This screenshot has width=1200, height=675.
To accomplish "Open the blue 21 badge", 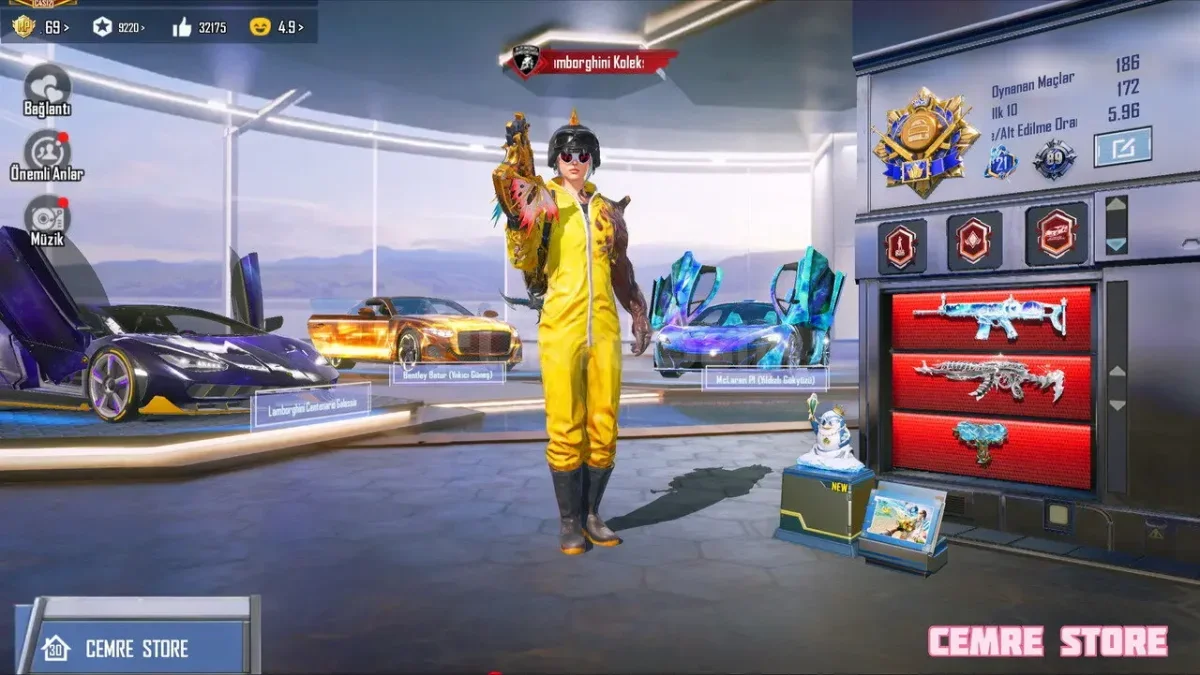I will click(1000, 160).
